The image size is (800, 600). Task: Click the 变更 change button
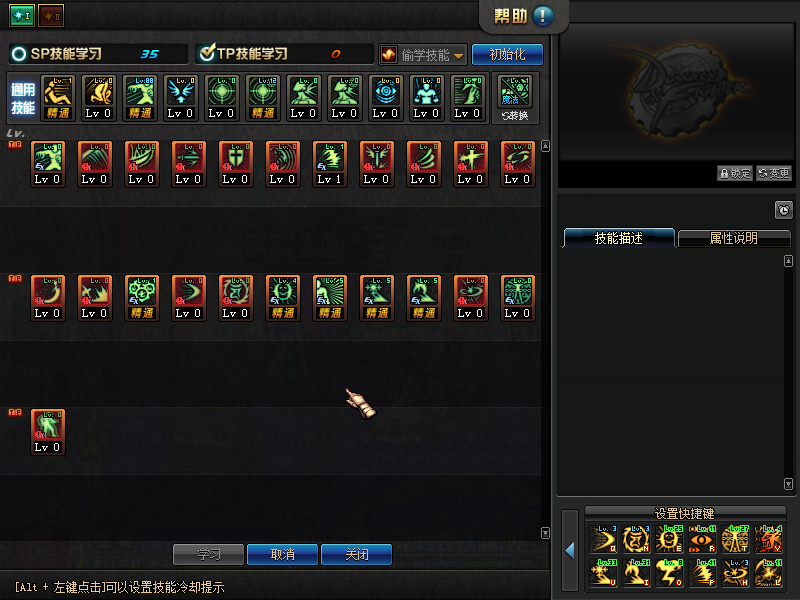774,173
